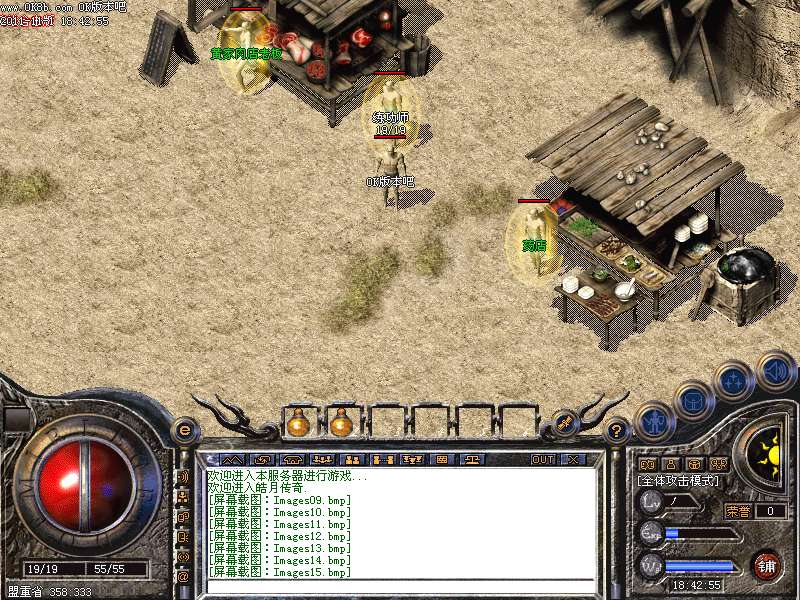Click the @ chat channel button
The height and width of the screenshot is (600, 800).
coord(183,577)
